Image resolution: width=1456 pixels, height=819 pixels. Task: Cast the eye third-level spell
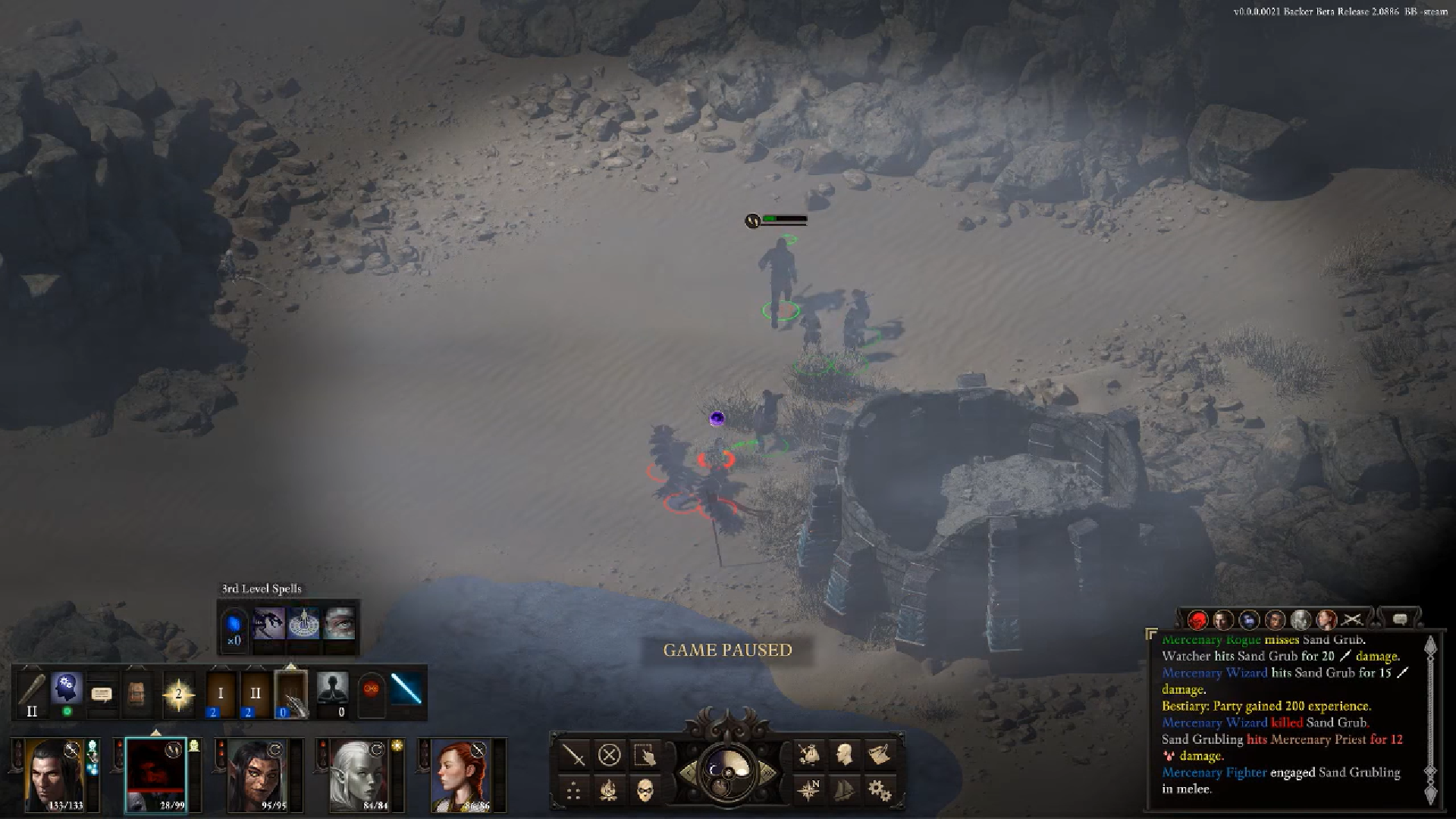pos(339,623)
